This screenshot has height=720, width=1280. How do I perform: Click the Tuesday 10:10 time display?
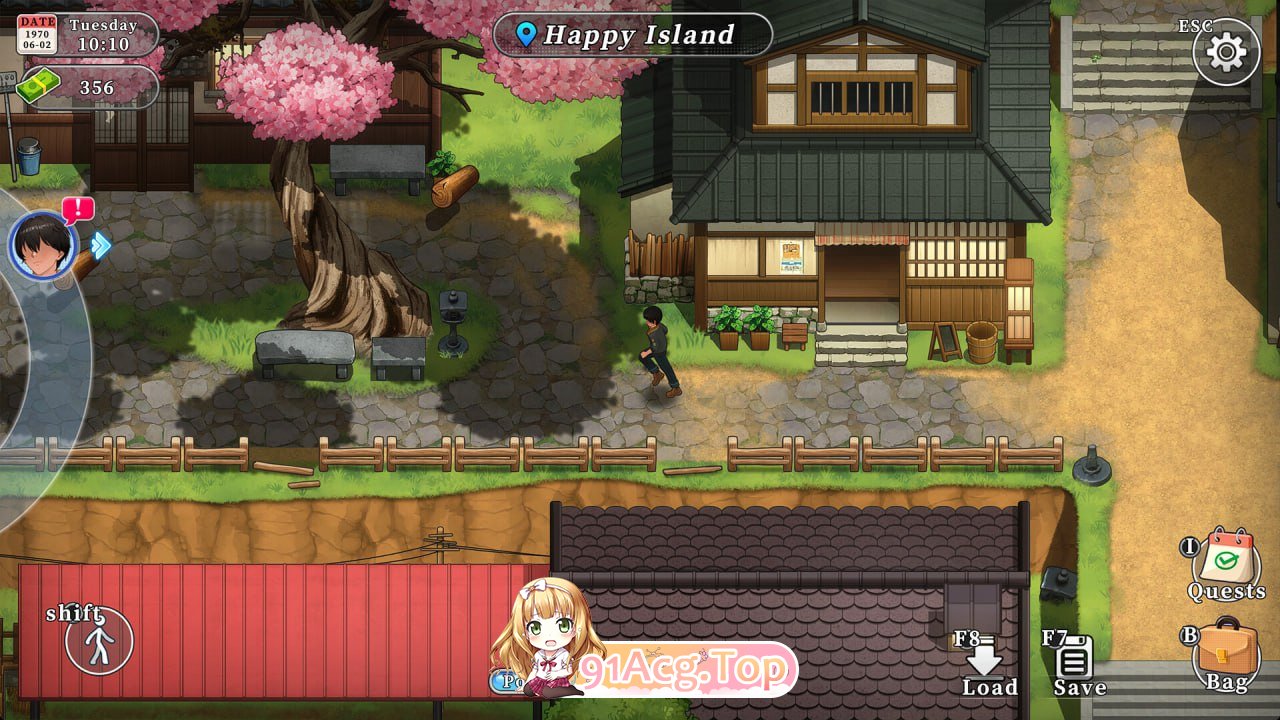pyautogui.click(x=103, y=34)
